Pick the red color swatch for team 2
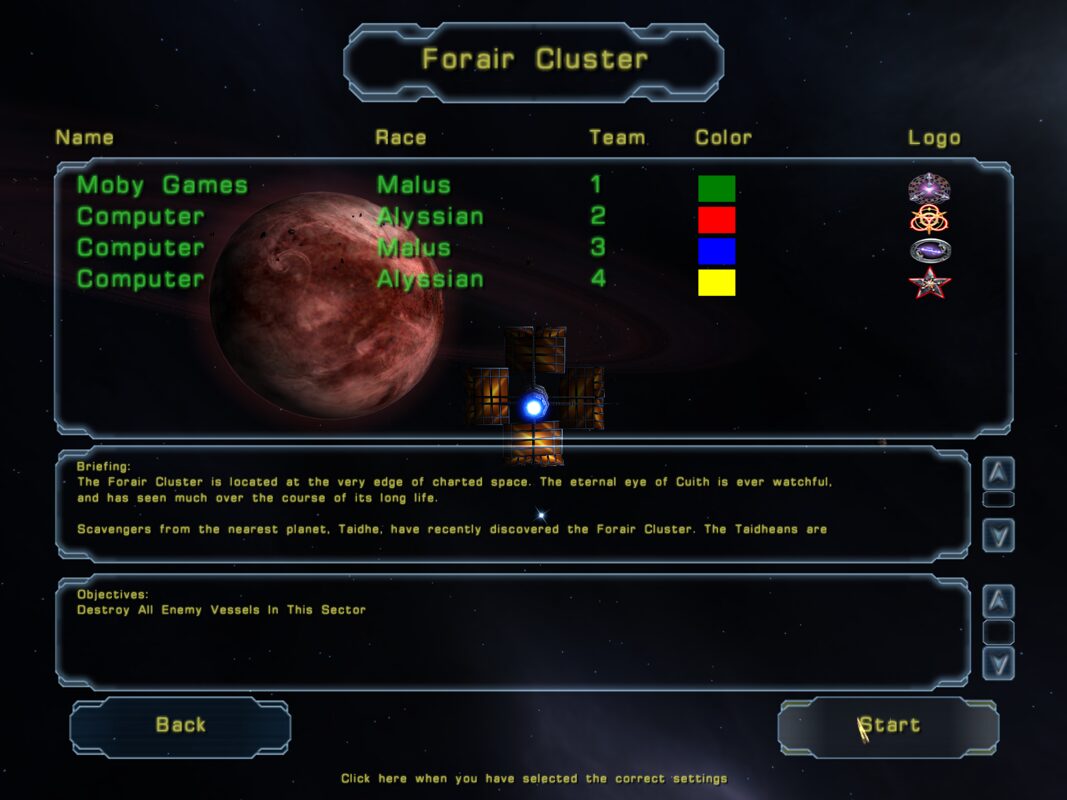Screen dimensions: 1067x800 716,219
